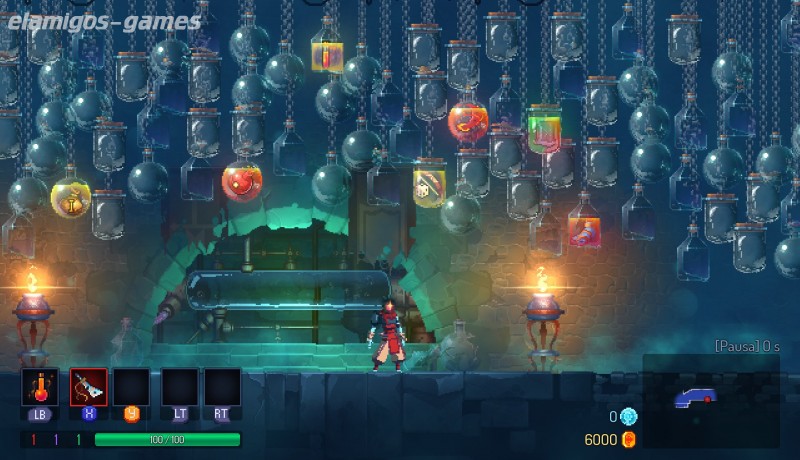Select the health flask slot
The width and height of the screenshot is (800, 460).
[x=40, y=387]
